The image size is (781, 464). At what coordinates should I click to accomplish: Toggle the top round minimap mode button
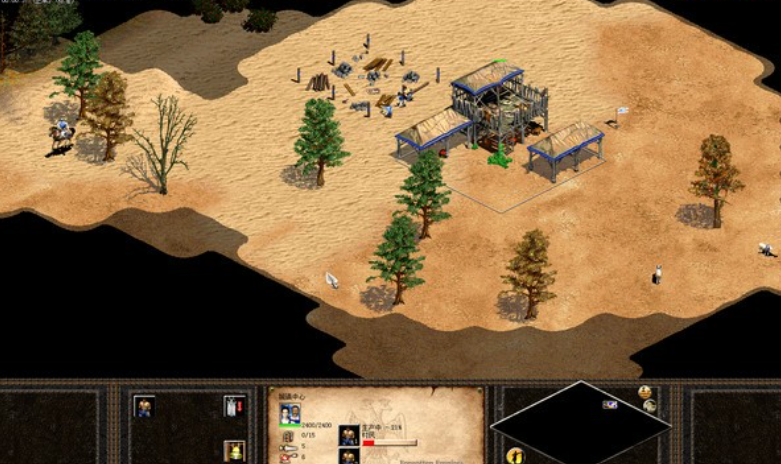click(645, 392)
